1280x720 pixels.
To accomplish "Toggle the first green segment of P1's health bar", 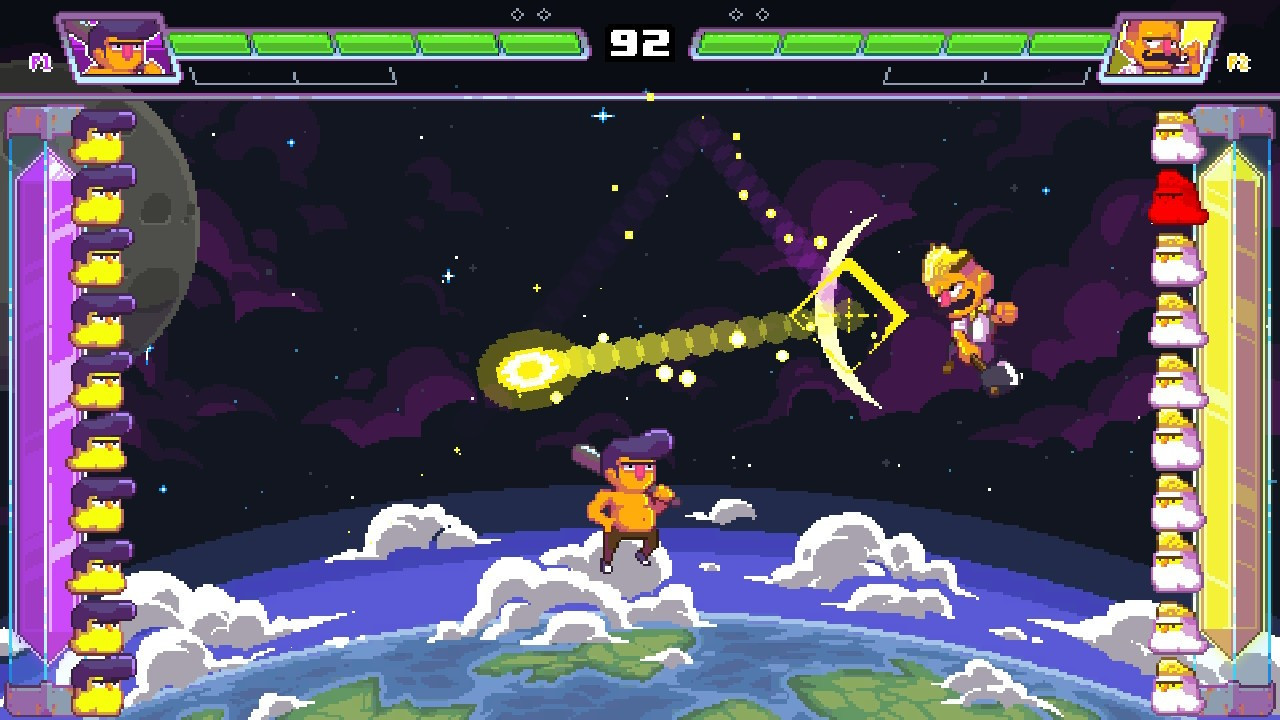I will 207,42.
